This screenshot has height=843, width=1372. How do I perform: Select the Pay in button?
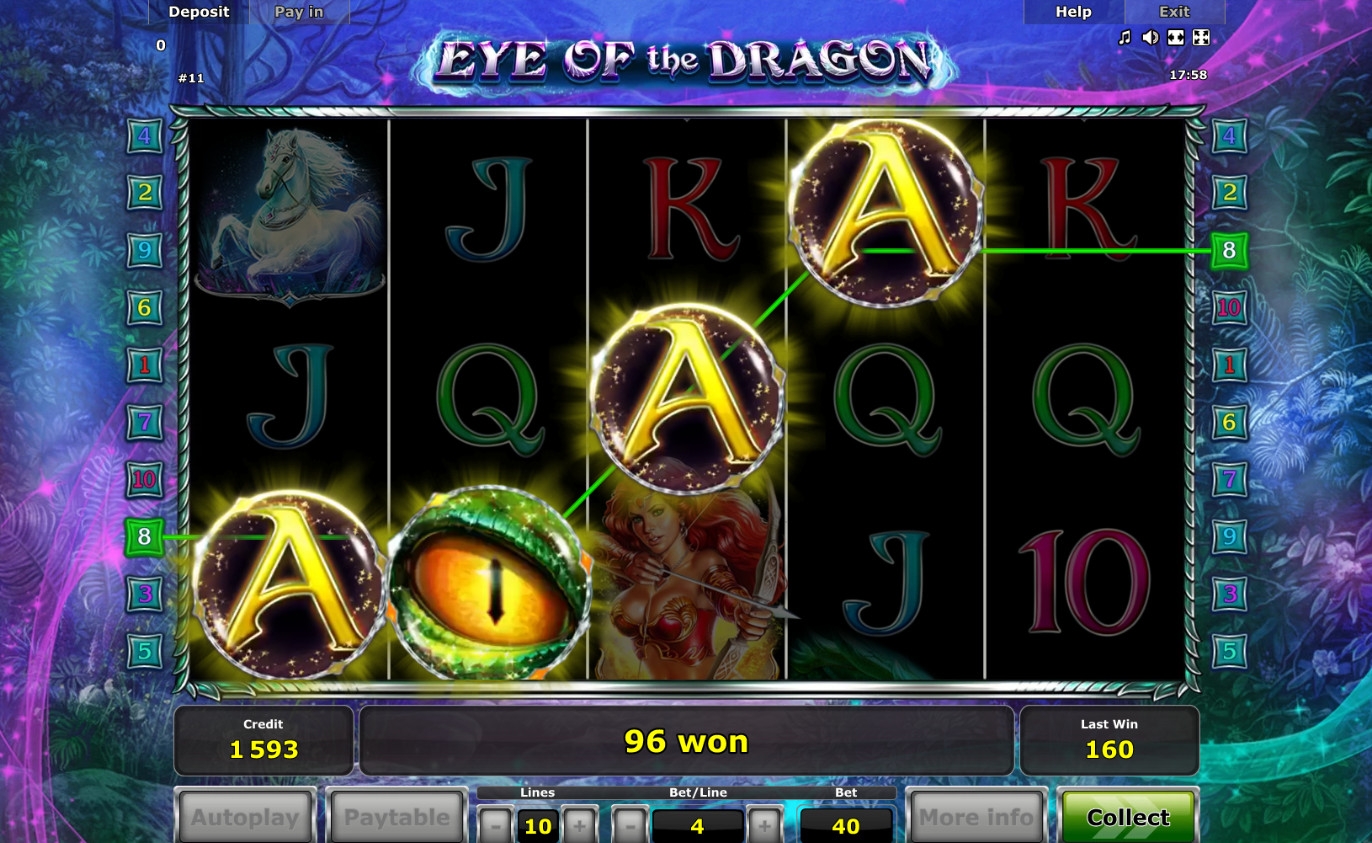[299, 12]
